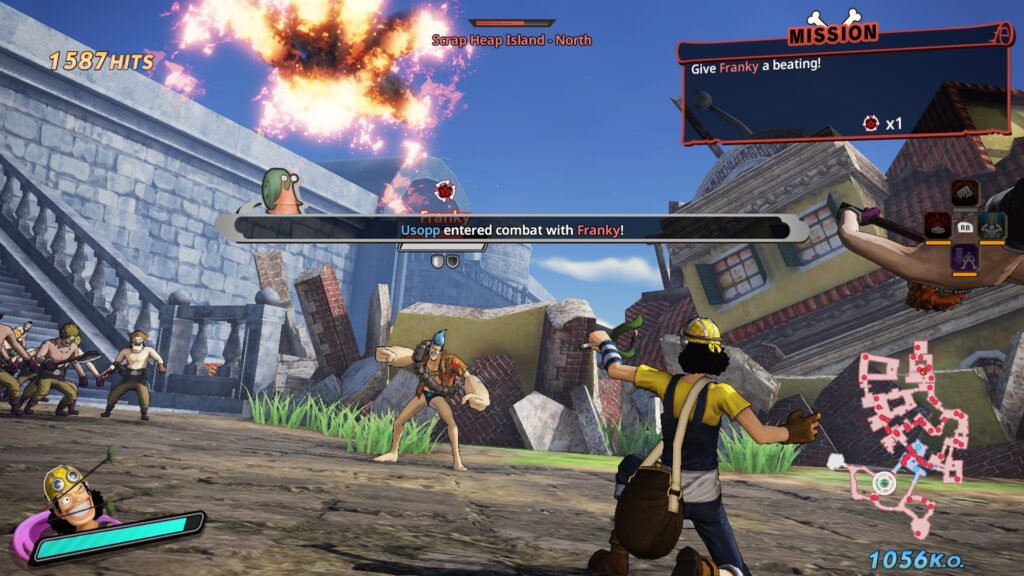Click the green-haired speaker portrait icon
Screen dimensions: 1024x576
click(282, 192)
